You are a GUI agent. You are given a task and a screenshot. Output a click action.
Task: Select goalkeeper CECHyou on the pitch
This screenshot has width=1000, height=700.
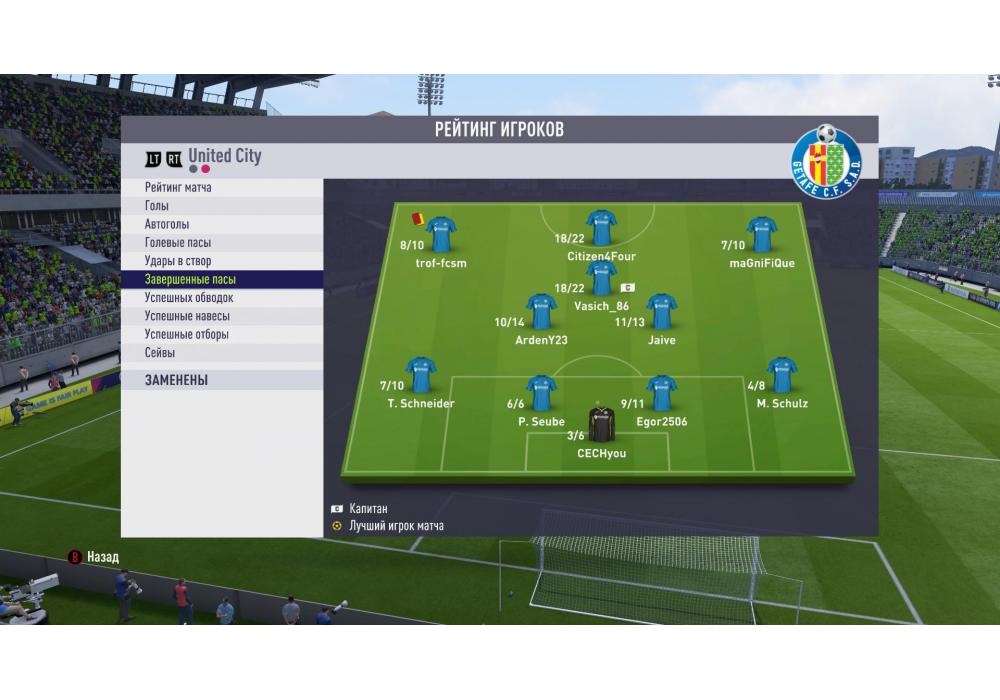coord(601,425)
